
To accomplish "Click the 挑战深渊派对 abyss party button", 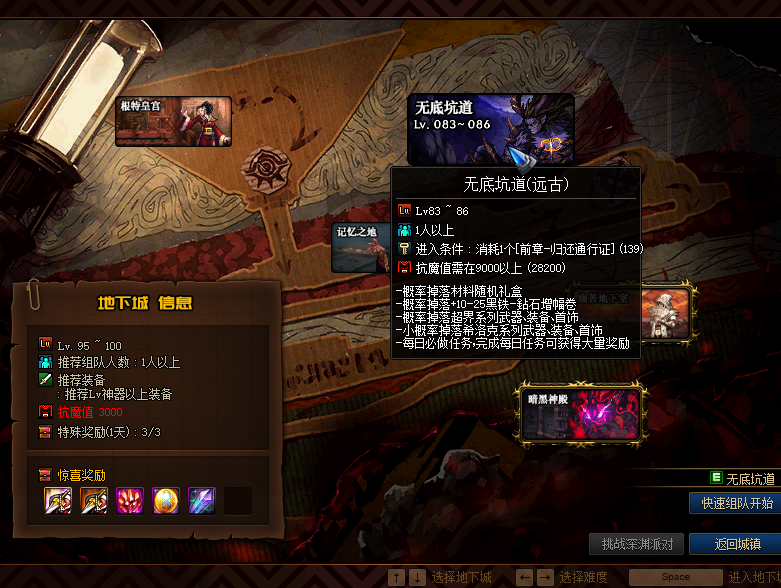I will [637, 544].
